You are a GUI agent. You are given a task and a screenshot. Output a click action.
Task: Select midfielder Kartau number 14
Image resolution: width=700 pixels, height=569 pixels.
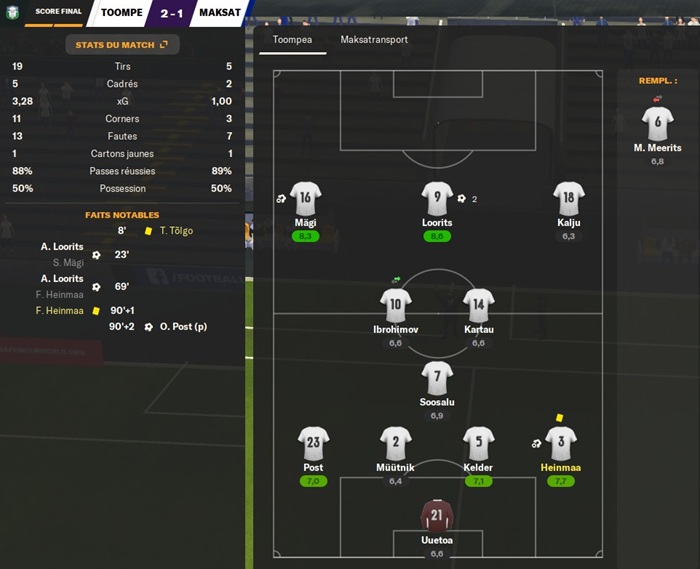pyautogui.click(x=479, y=304)
